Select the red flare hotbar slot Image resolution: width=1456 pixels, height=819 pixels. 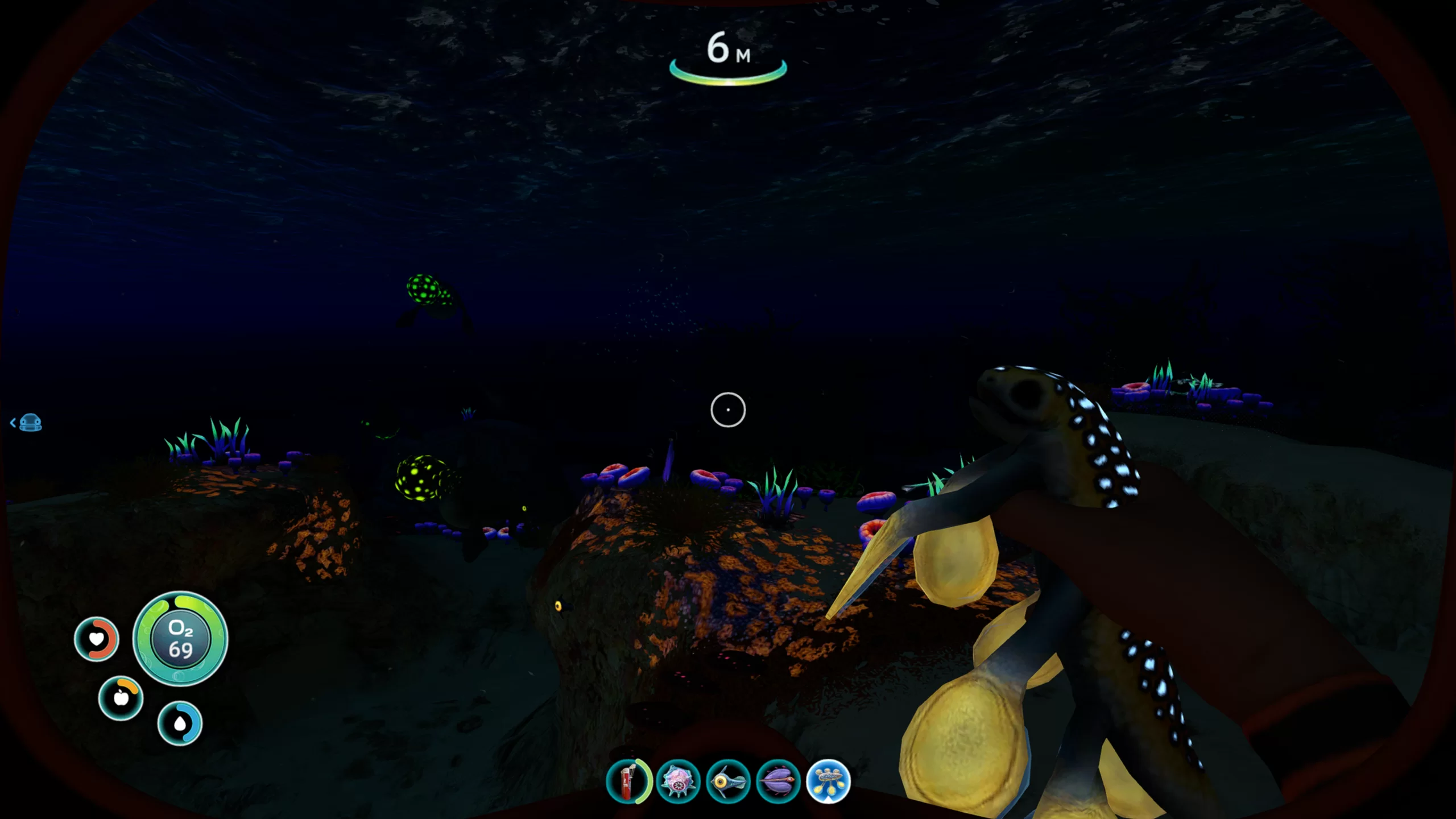coord(627,781)
